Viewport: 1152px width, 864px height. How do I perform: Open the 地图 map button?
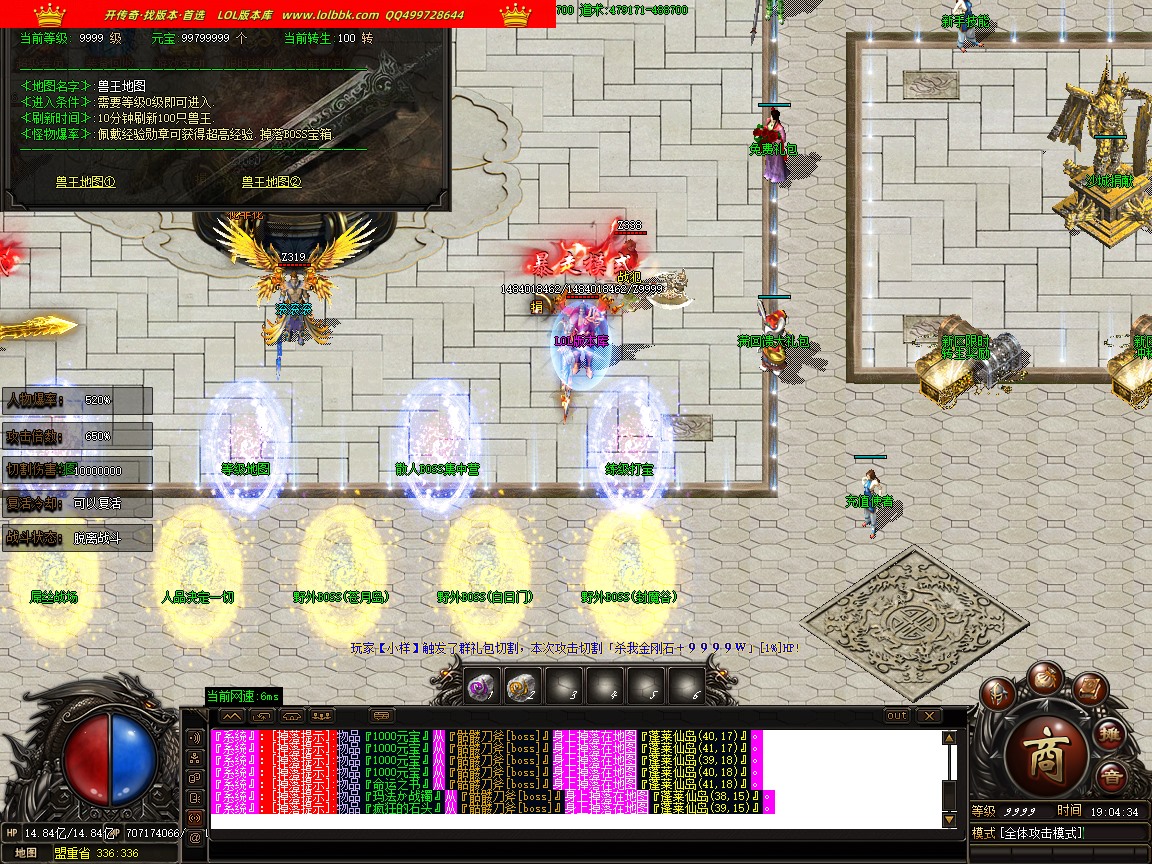(x=27, y=853)
